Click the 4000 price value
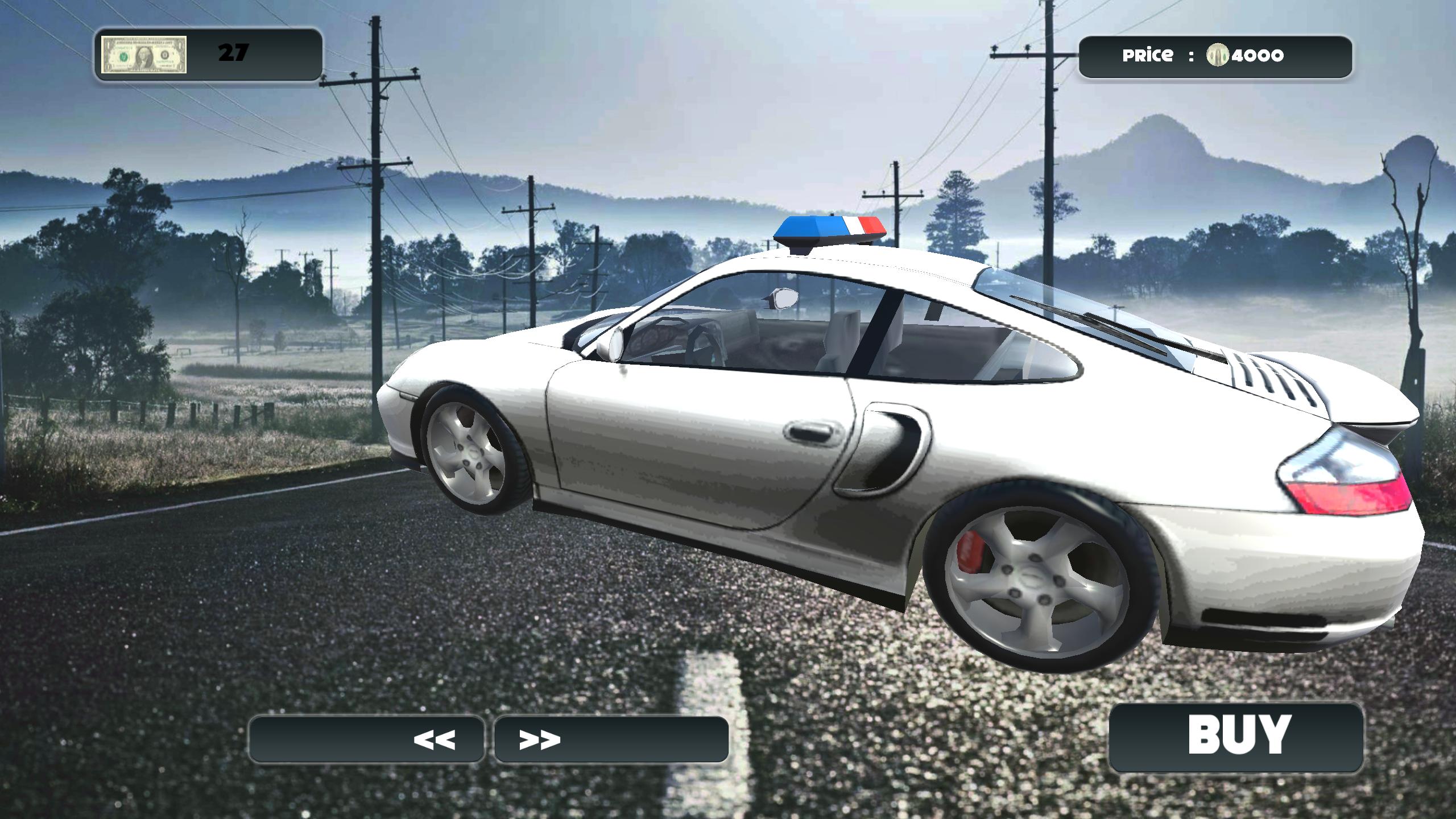Viewport: 1456px width, 819px height. click(1257, 54)
